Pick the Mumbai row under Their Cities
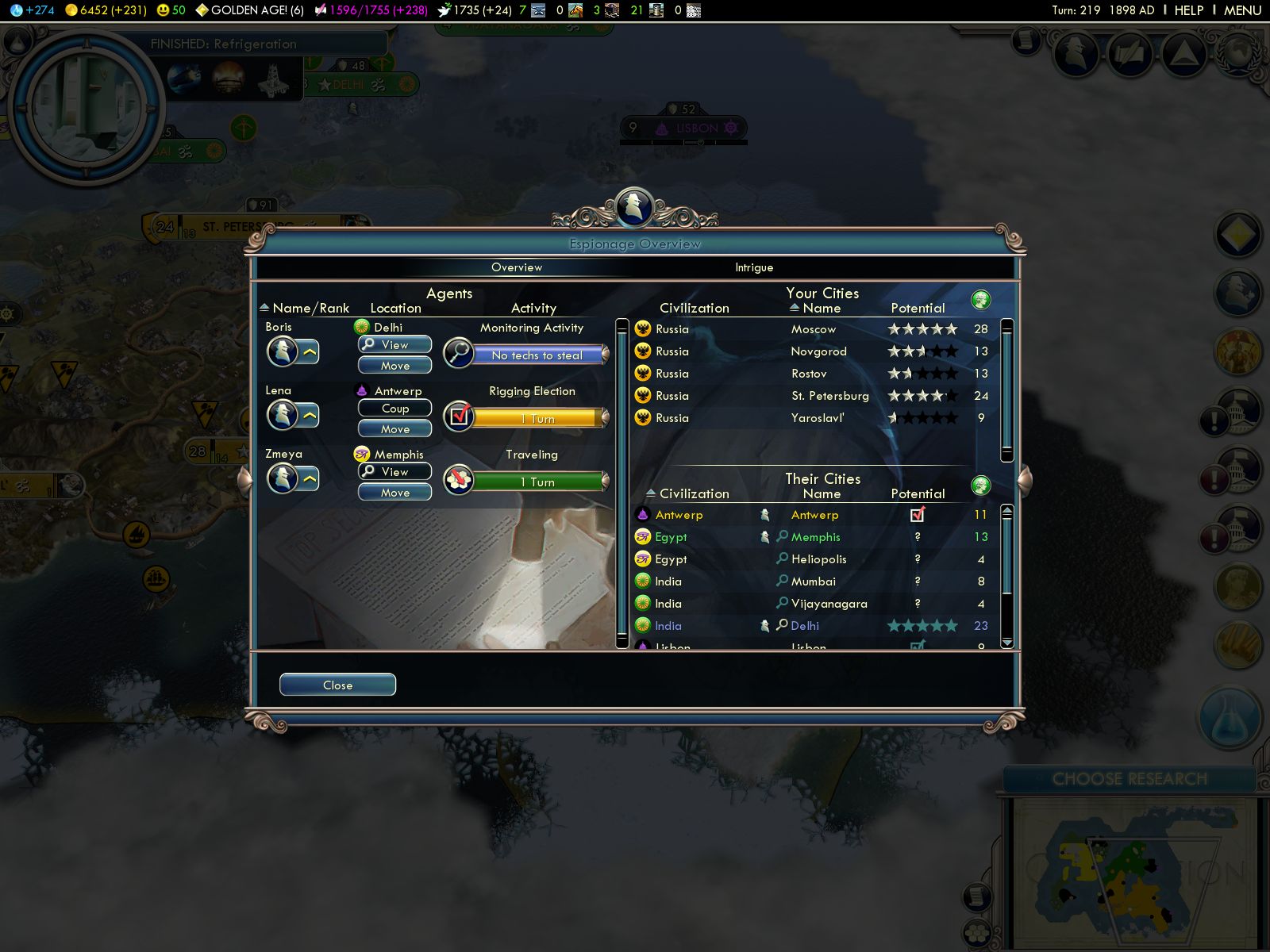The height and width of the screenshot is (952, 1270). coord(813,582)
